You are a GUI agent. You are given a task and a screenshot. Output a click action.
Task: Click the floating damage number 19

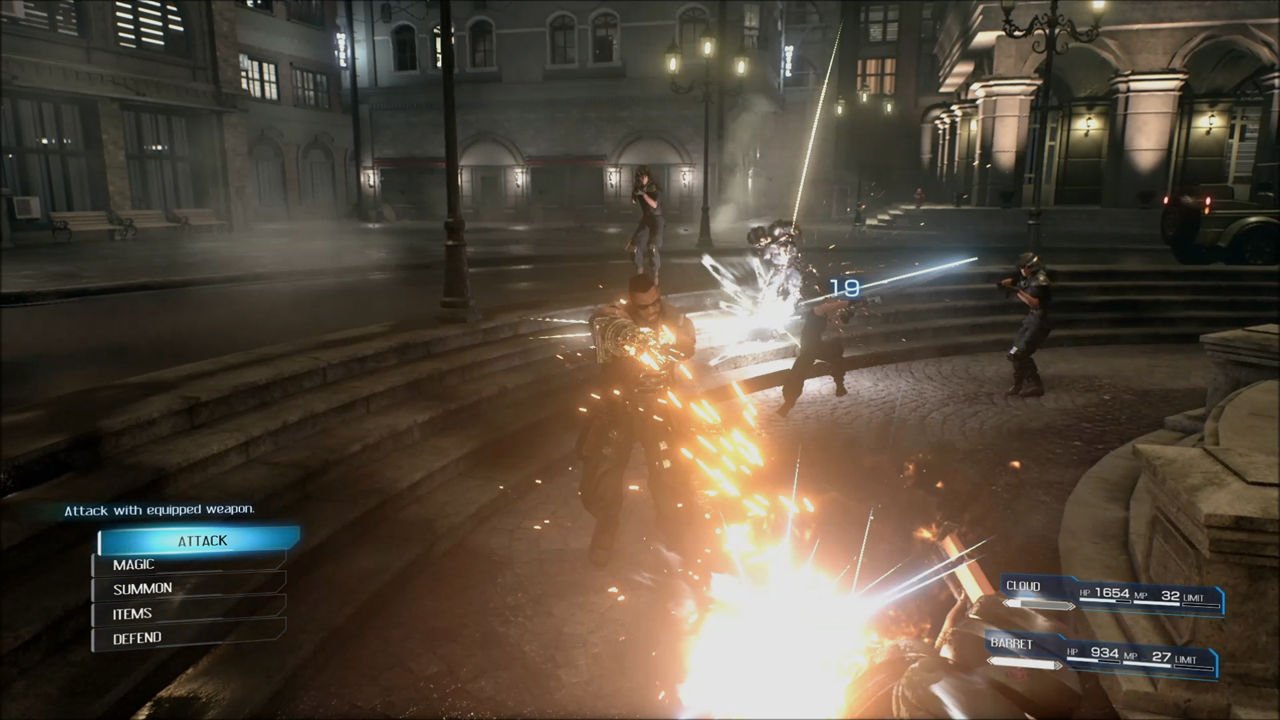[x=843, y=288]
